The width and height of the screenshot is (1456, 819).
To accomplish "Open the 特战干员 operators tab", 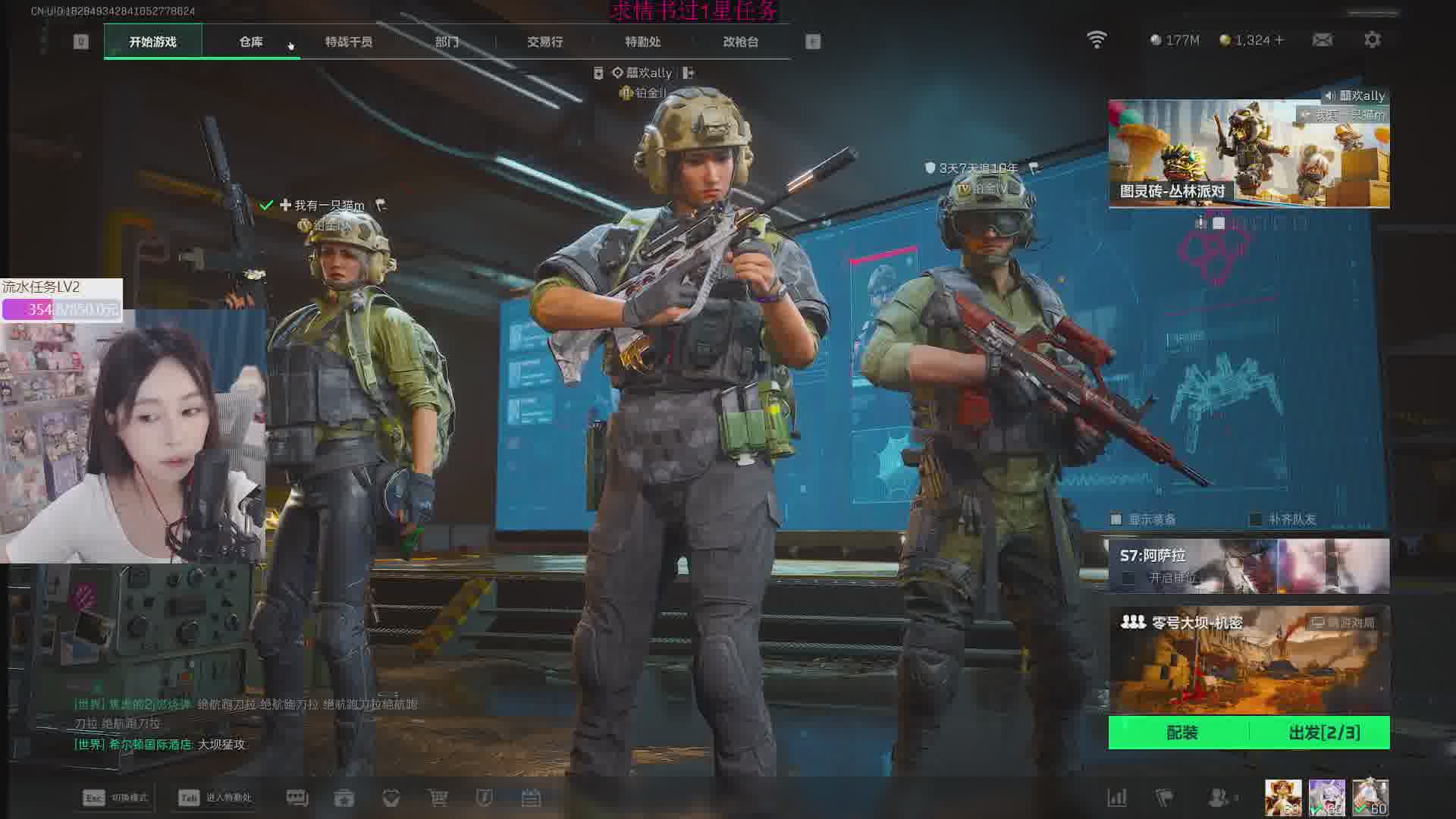I will click(x=348, y=42).
